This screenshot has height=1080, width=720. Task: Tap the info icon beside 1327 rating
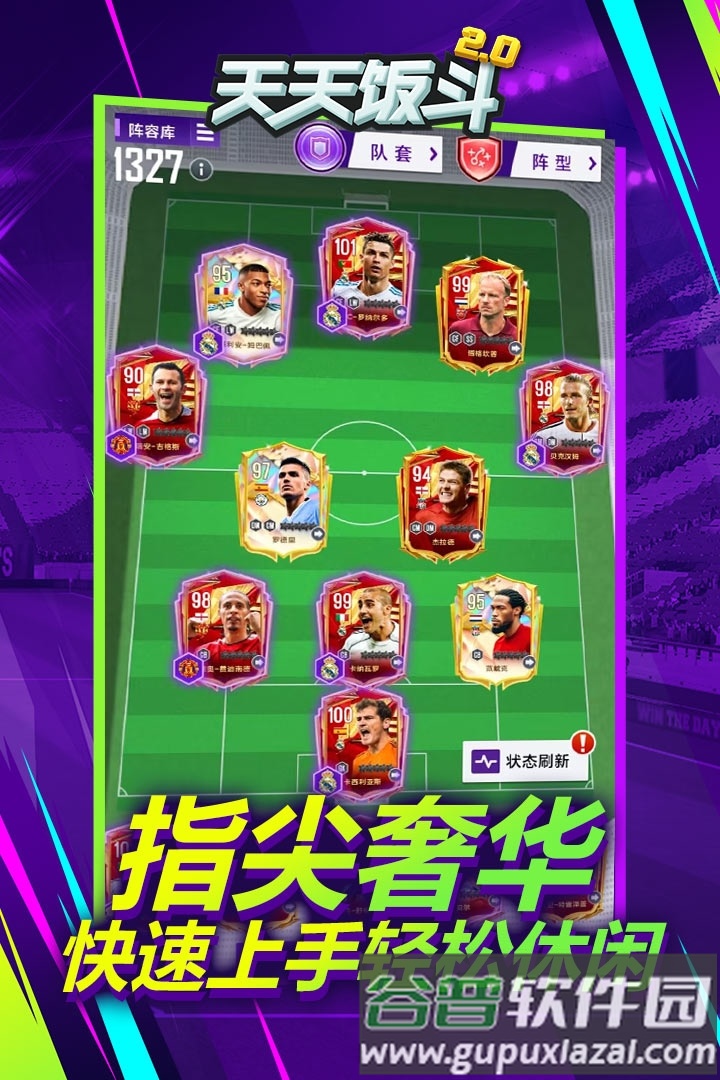coord(202,169)
